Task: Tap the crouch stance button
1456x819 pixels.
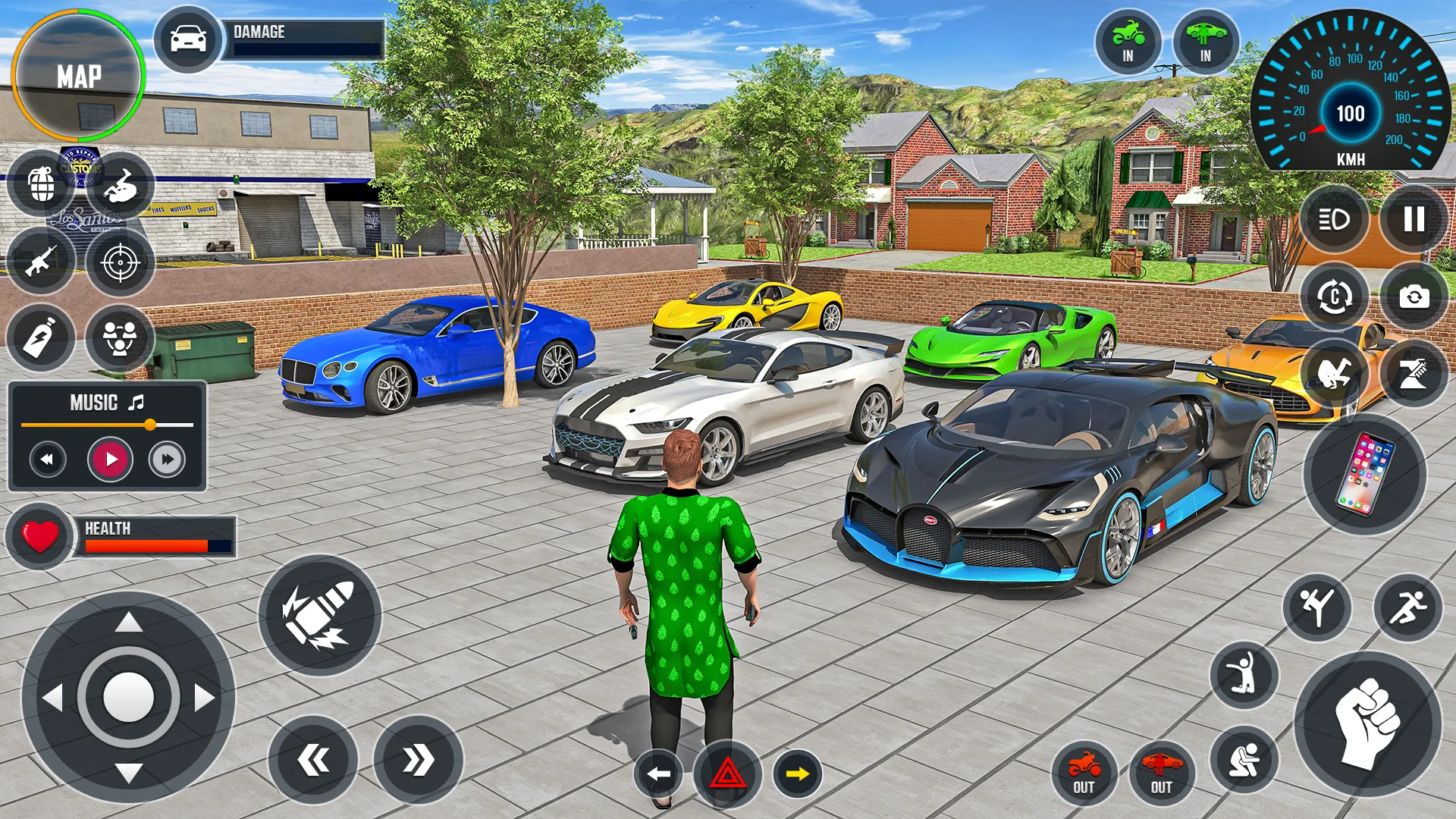Action: coord(1244,759)
